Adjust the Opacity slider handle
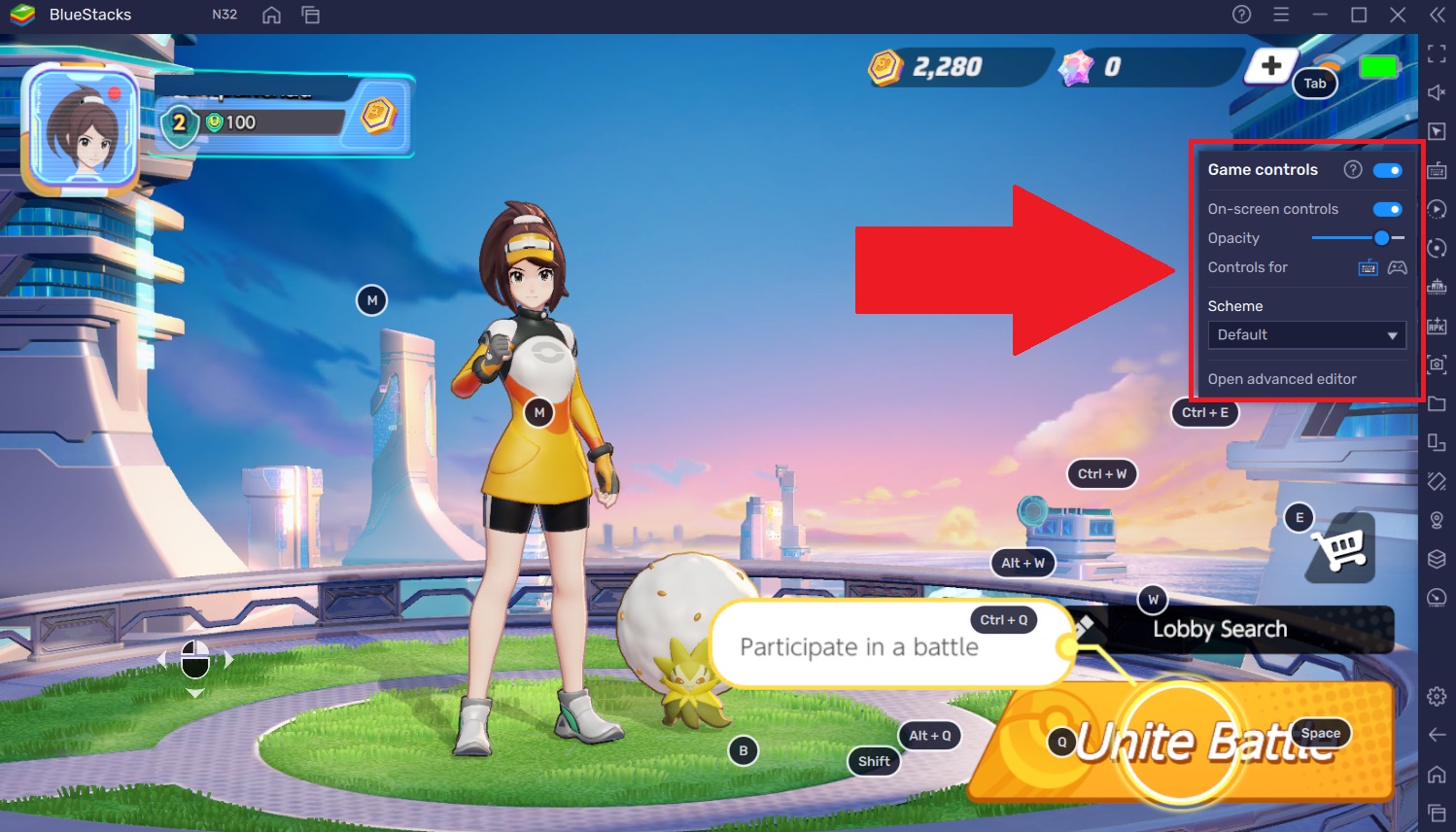 pyautogui.click(x=1381, y=237)
